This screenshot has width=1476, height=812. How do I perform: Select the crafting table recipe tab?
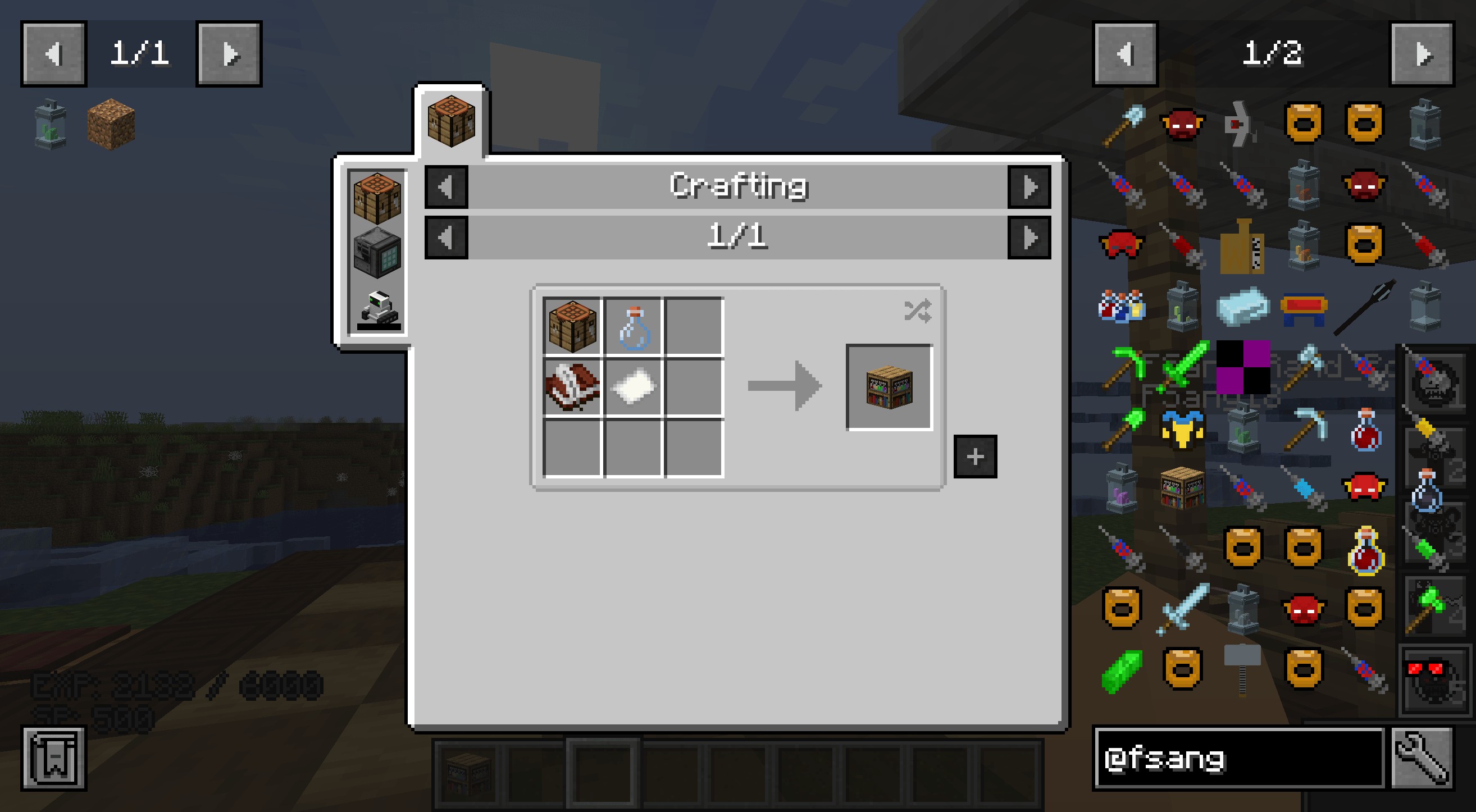click(452, 121)
